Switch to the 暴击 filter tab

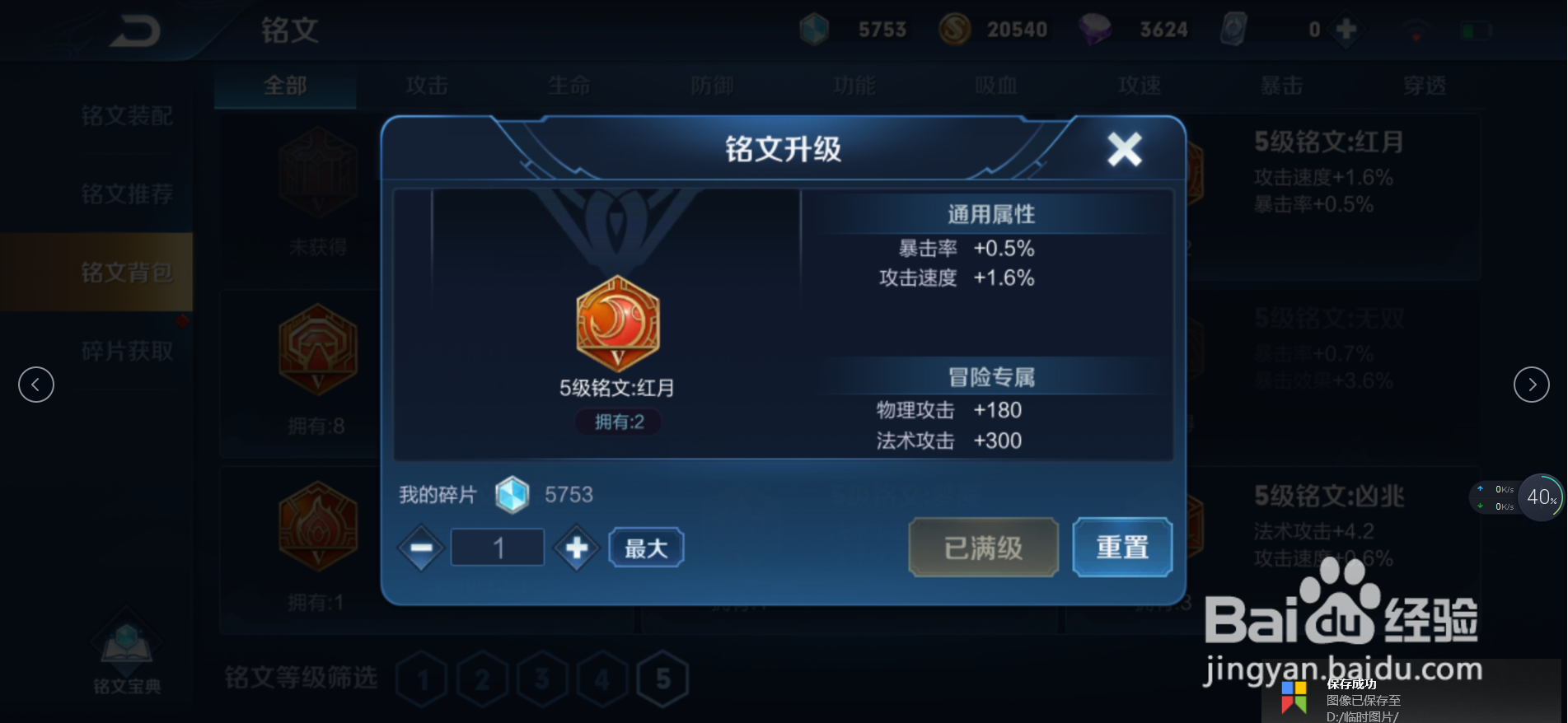[x=1283, y=85]
